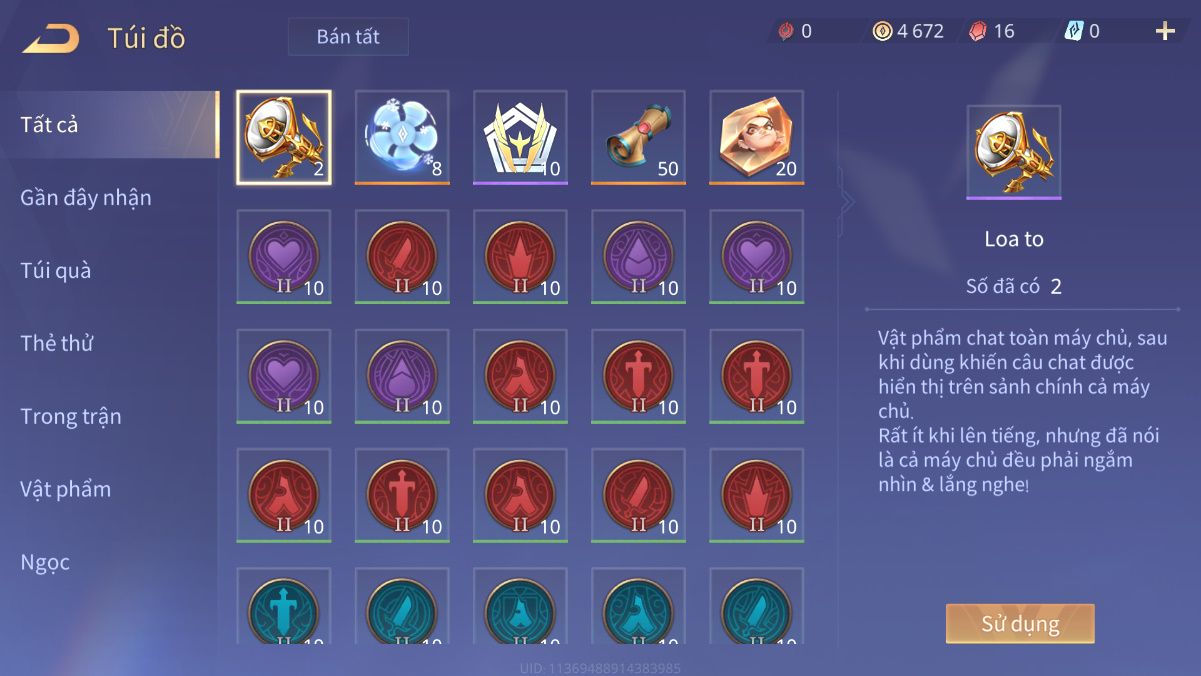
Task: View the Ngọc category
Action: (46, 563)
